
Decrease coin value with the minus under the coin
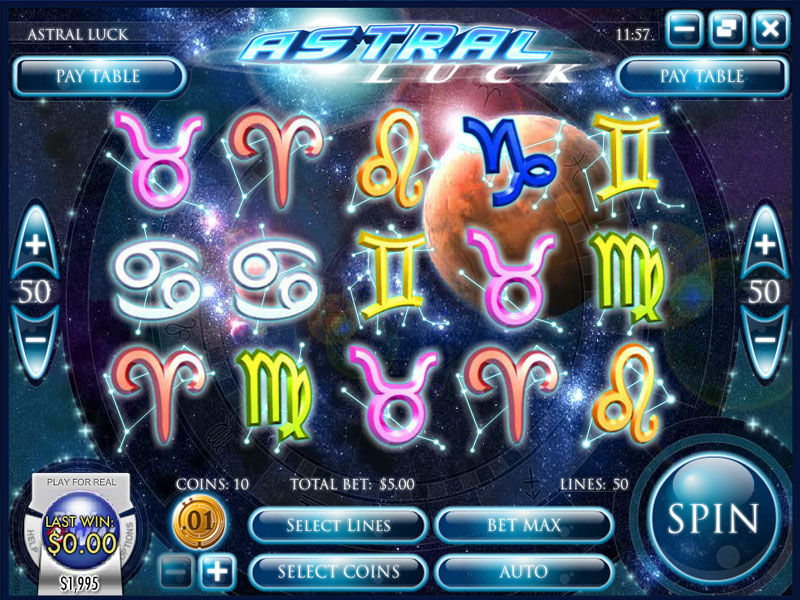coord(174,572)
